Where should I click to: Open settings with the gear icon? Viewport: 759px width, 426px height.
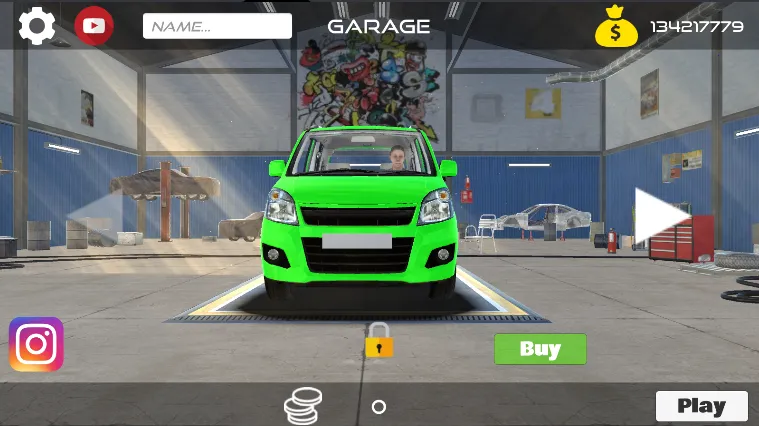37,25
